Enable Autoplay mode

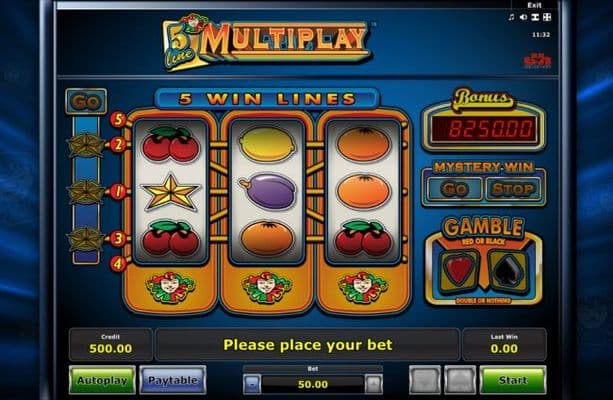click(101, 380)
